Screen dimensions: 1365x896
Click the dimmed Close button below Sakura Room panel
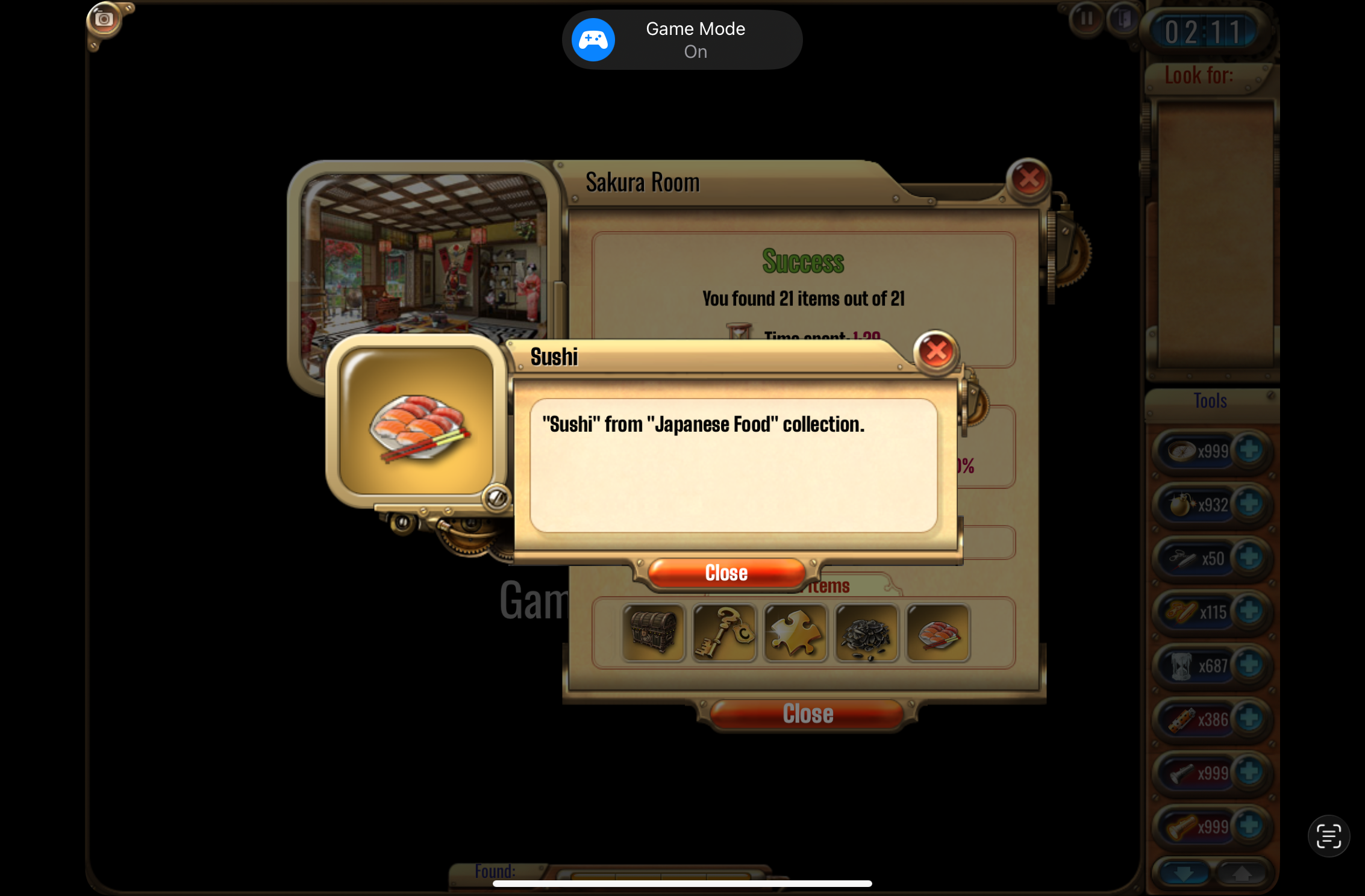807,714
